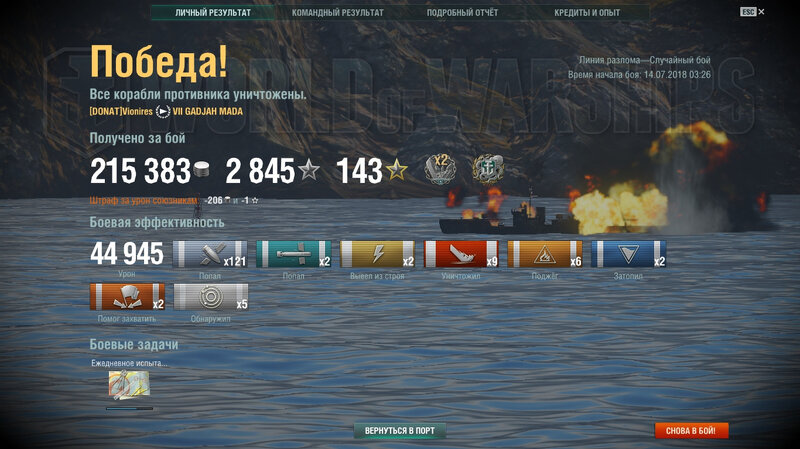Viewport: 800px width, 449px height.
Task: Select the main battery hits ribbon x121
Action: [210, 254]
